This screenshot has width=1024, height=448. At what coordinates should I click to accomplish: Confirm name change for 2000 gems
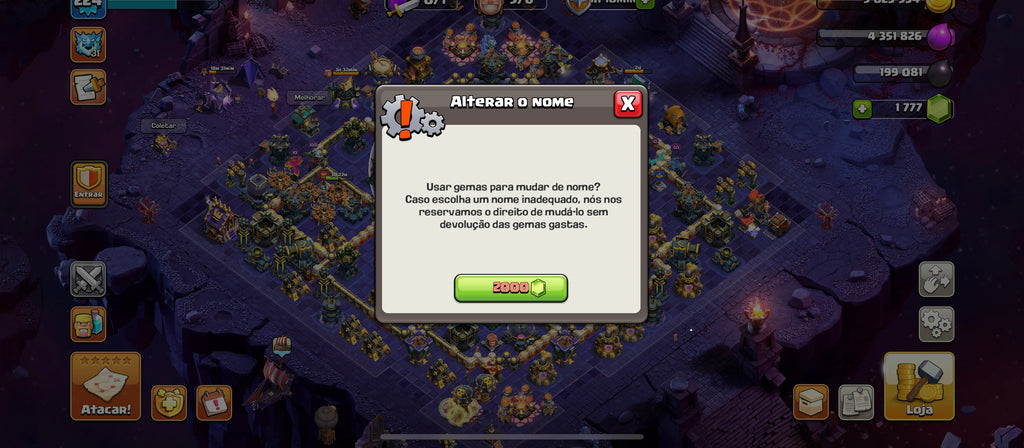tap(510, 288)
